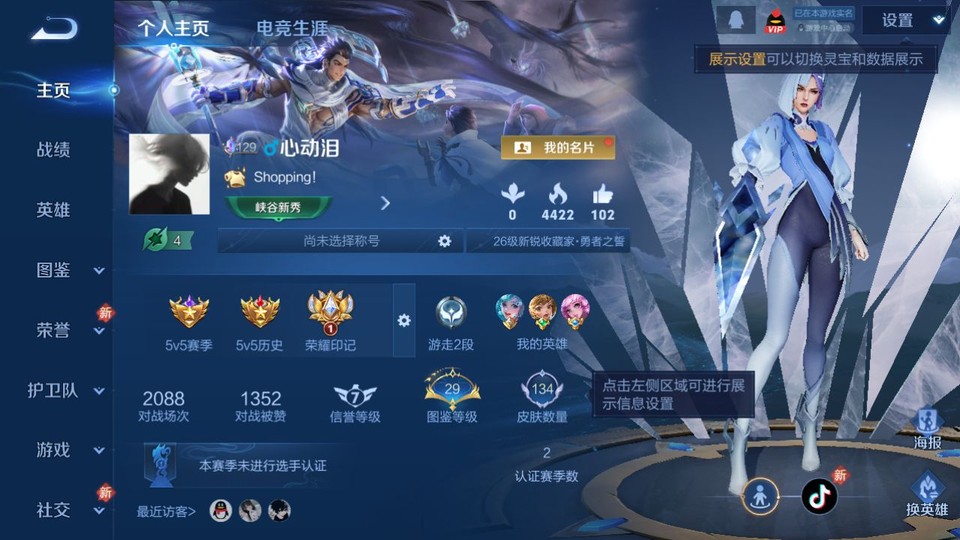The image size is (960, 540).
Task: Open the title selection gear icon
Action: (x=444, y=241)
